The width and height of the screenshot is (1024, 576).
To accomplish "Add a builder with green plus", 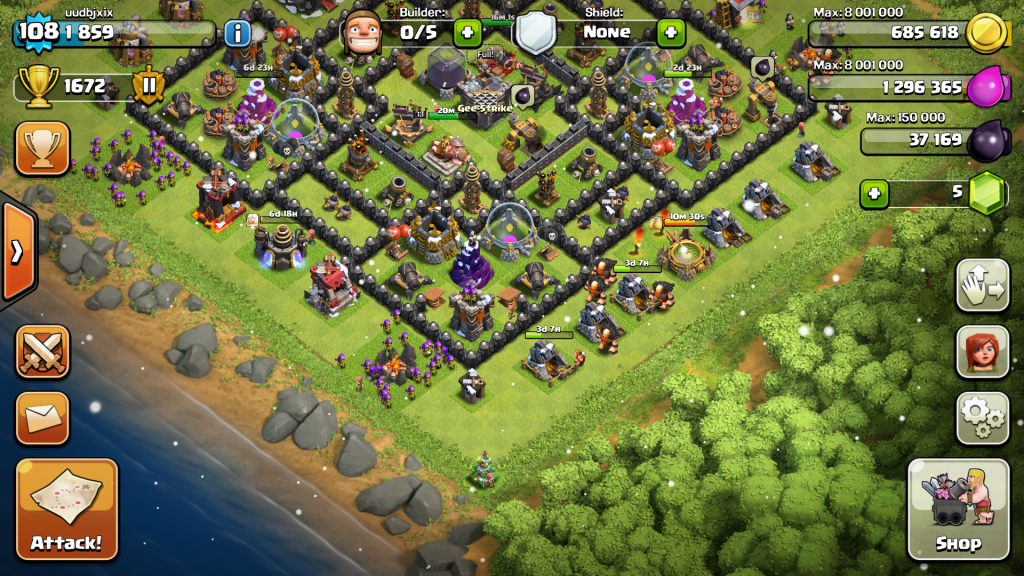I will (468, 33).
